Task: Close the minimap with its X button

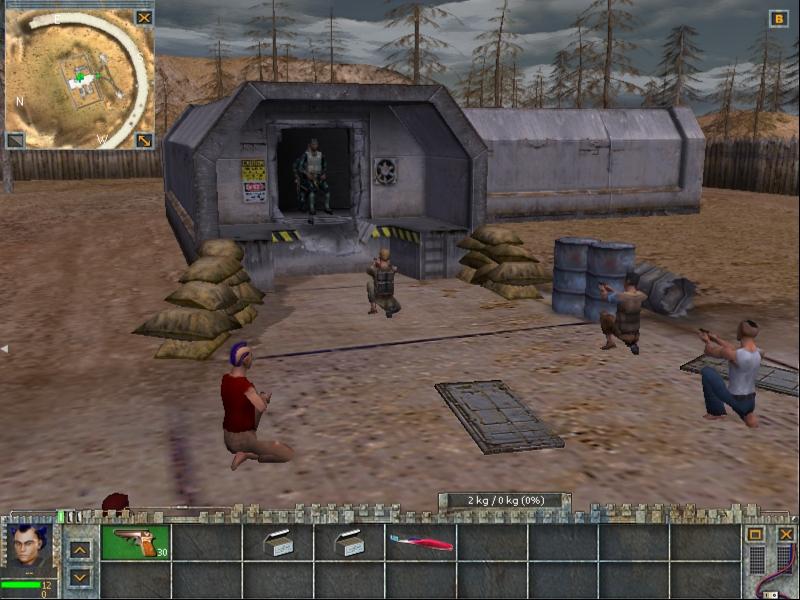Action: tap(144, 17)
